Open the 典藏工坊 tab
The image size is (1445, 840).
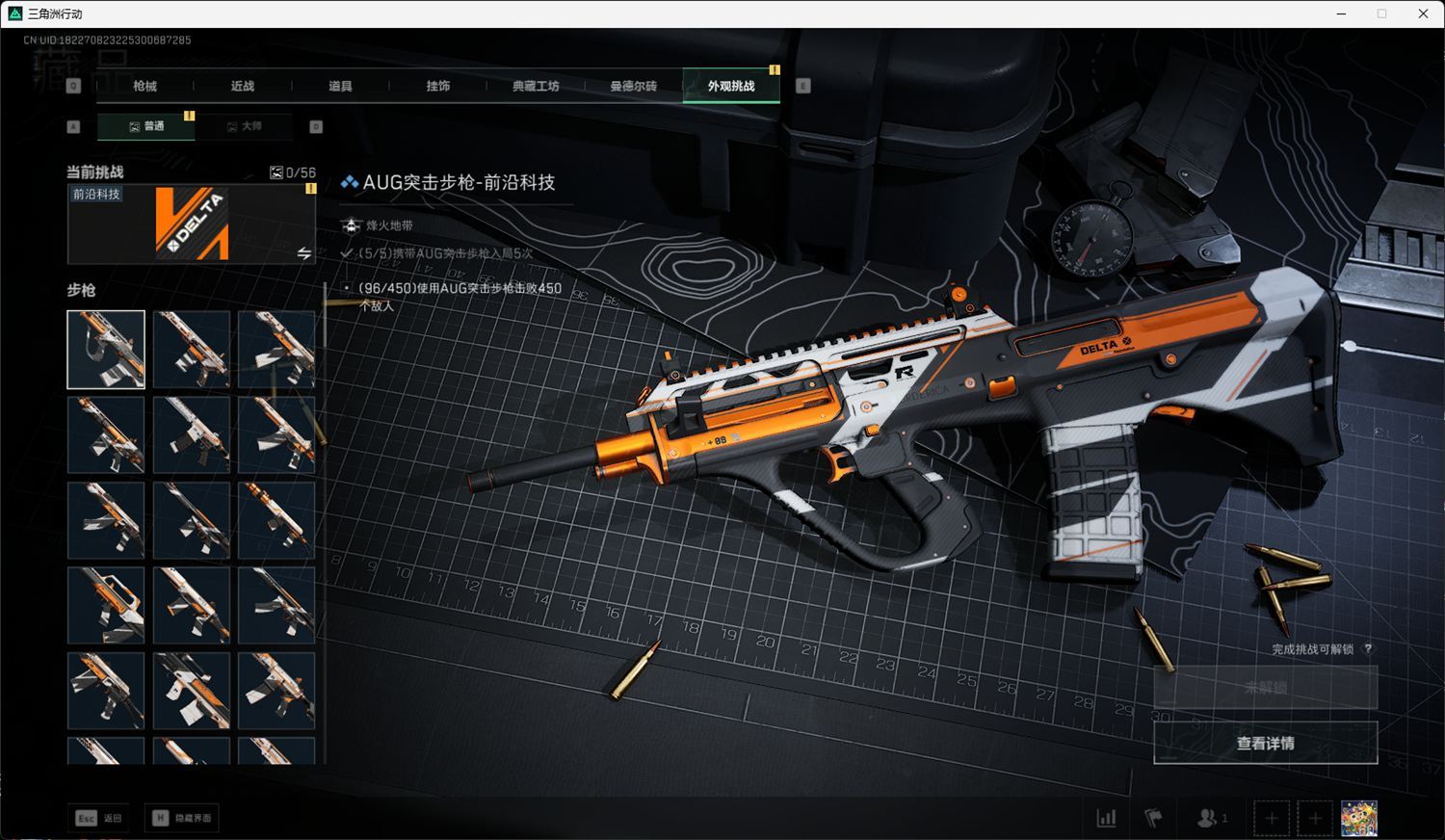[536, 86]
